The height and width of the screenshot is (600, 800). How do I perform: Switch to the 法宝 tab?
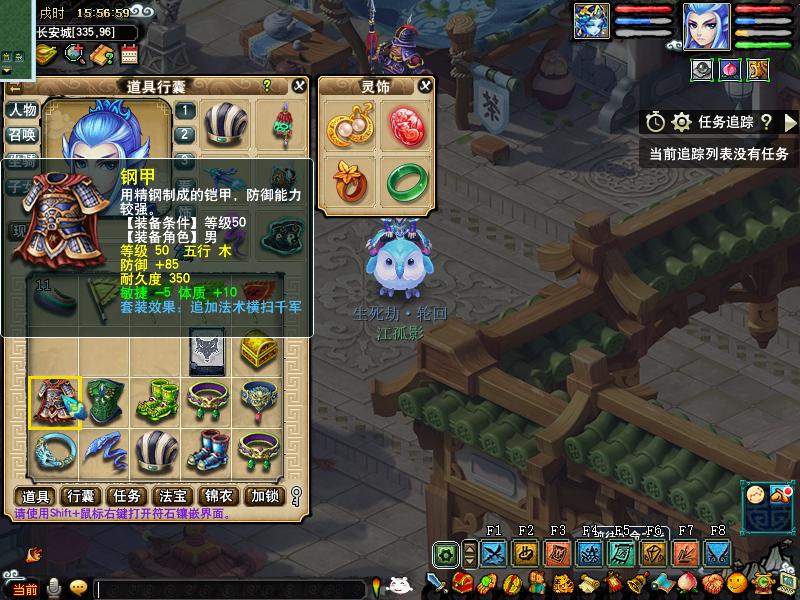pos(174,496)
